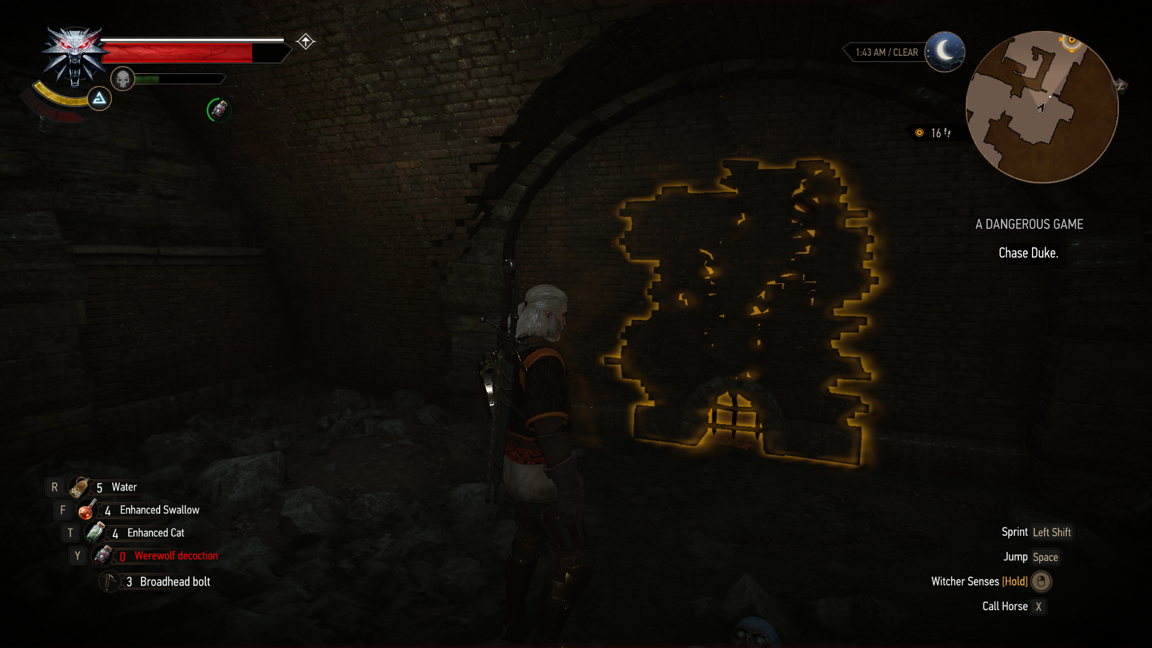Click the crescent moon time icon
The image size is (1152, 648).
(944, 51)
